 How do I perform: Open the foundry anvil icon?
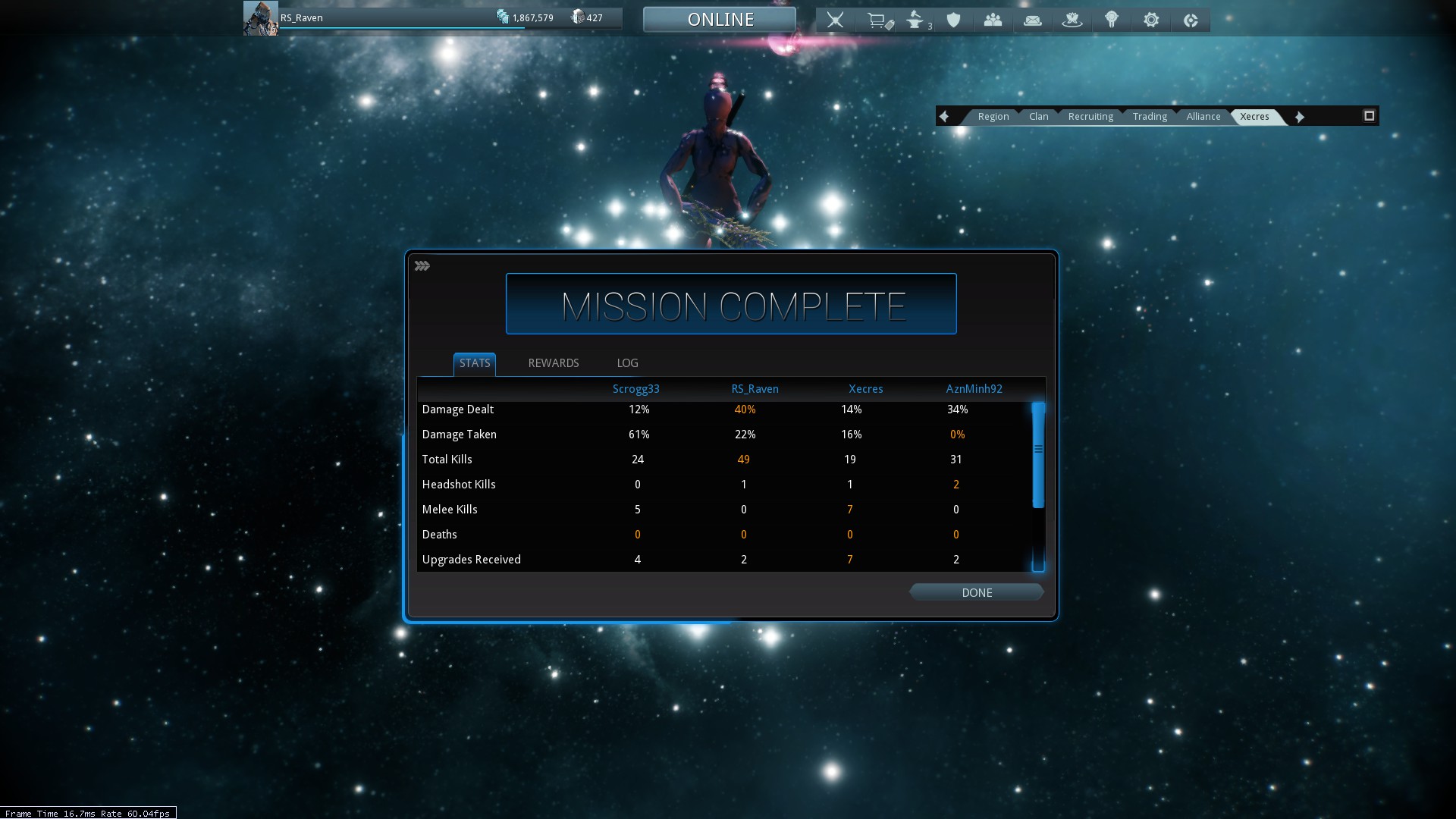tap(916, 20)
